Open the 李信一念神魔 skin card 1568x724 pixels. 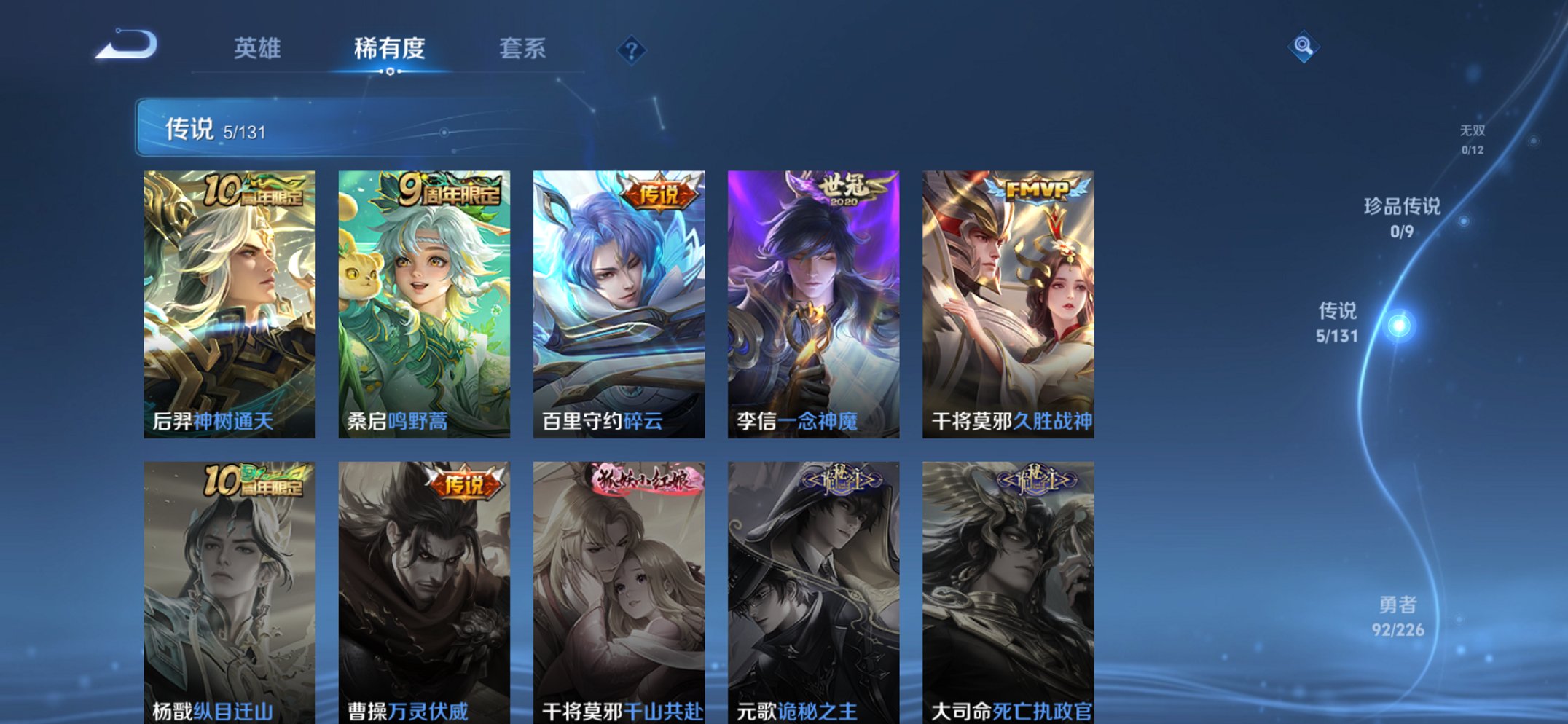pos(811,299)
